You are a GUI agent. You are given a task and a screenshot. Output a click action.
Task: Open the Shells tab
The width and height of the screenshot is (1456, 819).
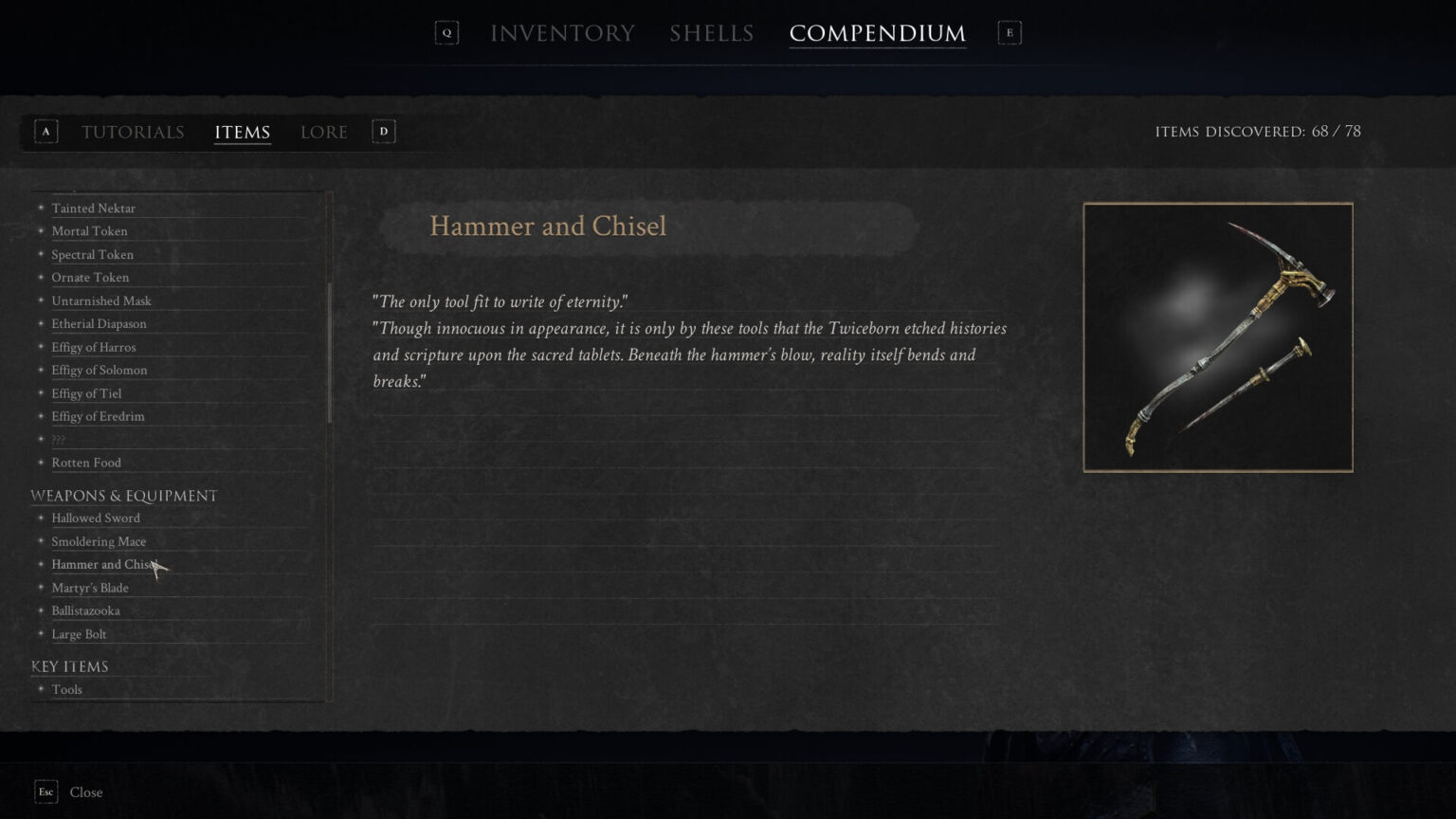pyautogui.click(x=711, y=33)
